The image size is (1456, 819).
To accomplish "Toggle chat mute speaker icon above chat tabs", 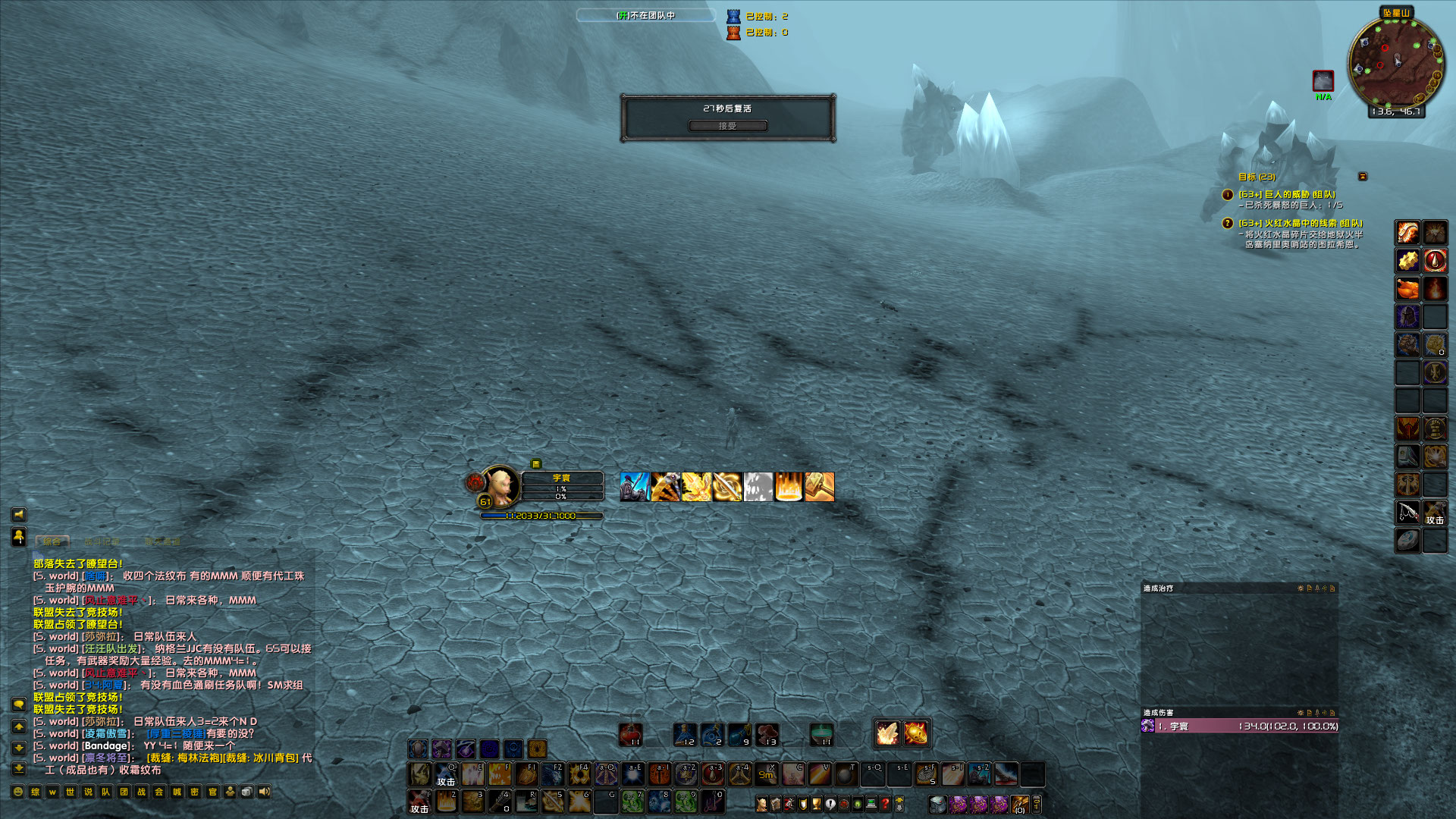I will tap(19, 515).
